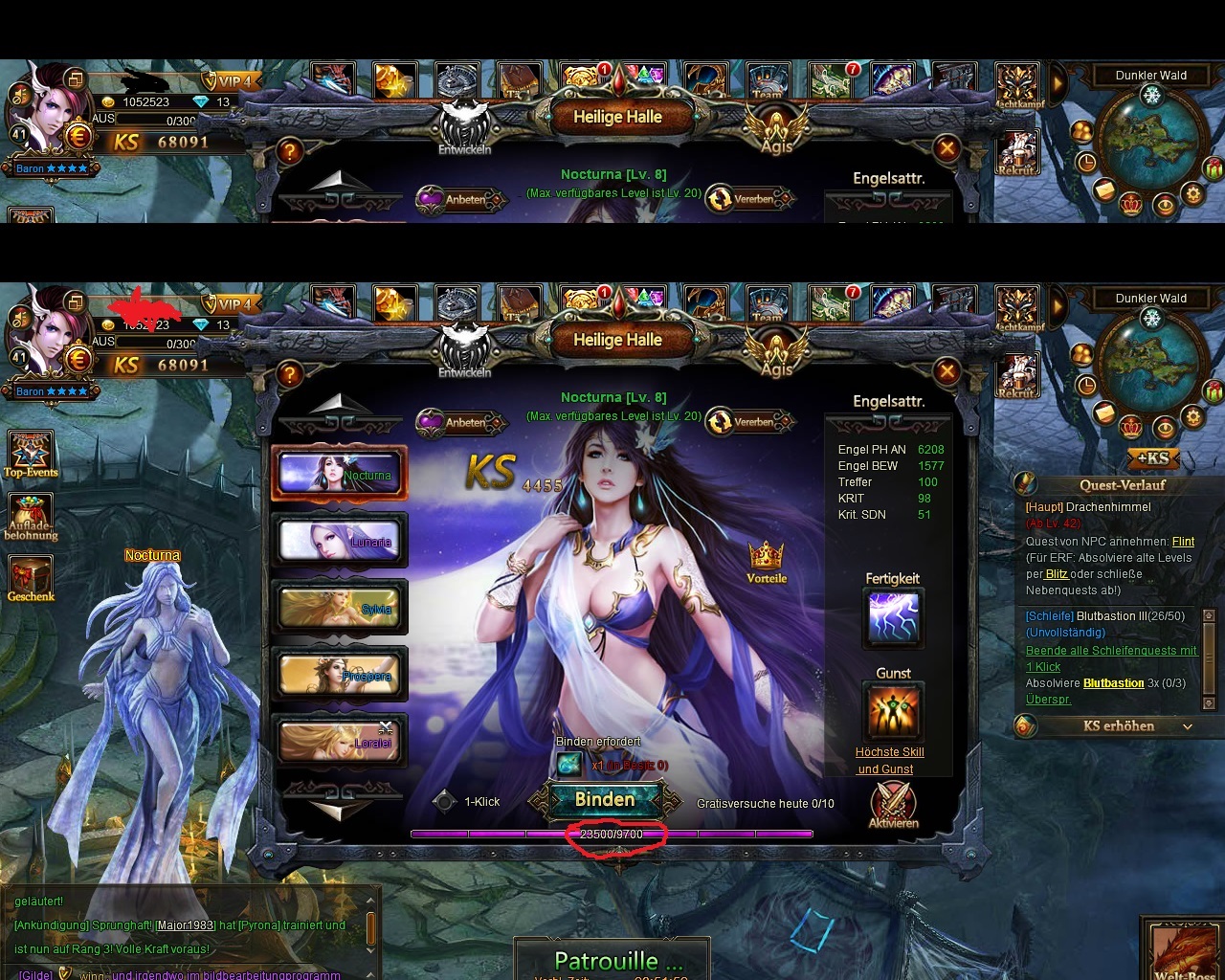Click the Binden button
The height and width of the screenshot is (980, 1225).
coord(605,800)
